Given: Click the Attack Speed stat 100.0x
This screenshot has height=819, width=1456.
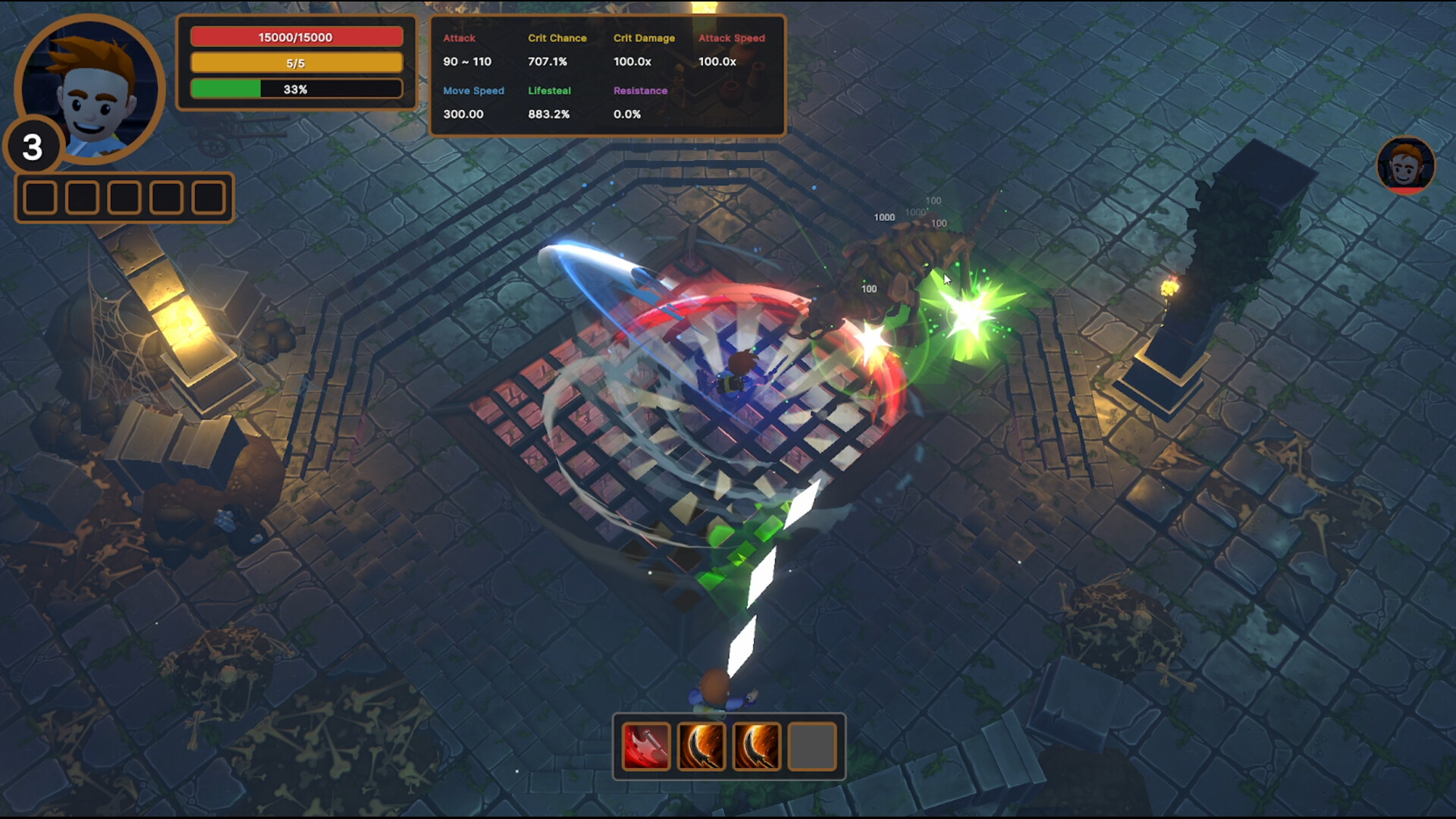Looking at the screenshot, I should coord(717,61).
